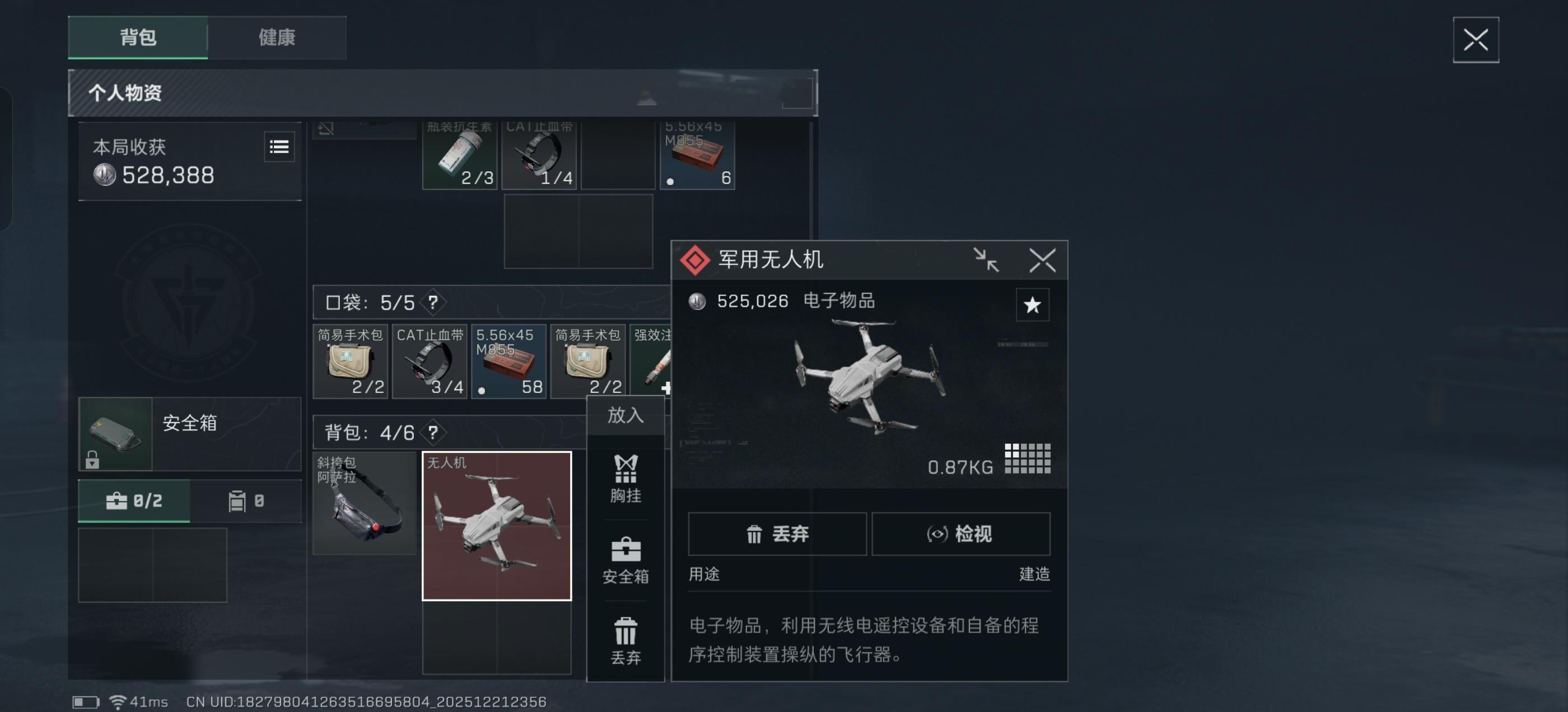The height and width of the screenshot is (712, 1568).
Task: Discard drone using trash icon in 放入 menu
Action: click(x=625, y=638)
